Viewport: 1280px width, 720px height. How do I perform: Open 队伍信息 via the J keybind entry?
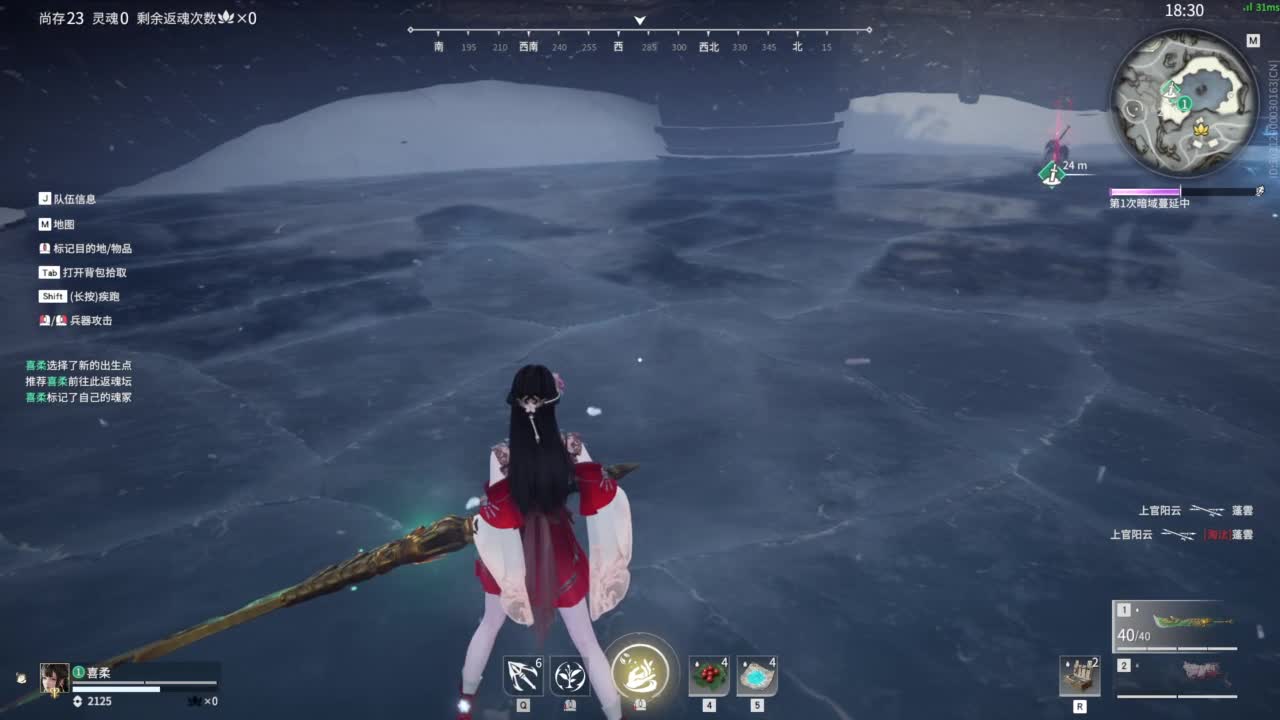click(68, 198)
